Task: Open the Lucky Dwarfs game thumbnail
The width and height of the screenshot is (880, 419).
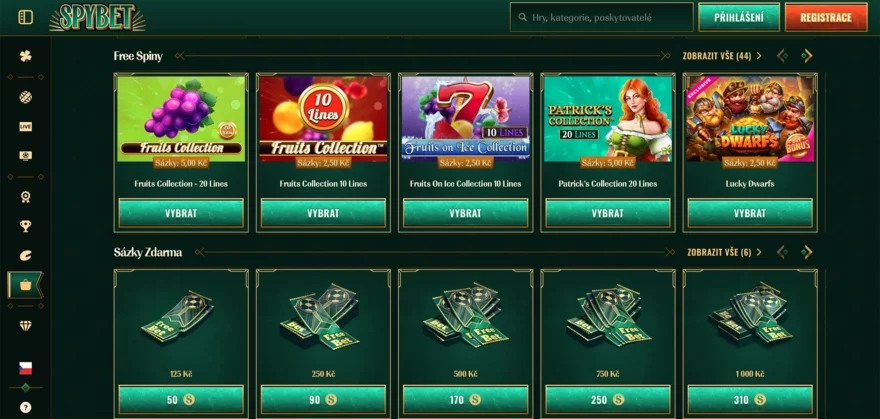Action: point(749,118)
